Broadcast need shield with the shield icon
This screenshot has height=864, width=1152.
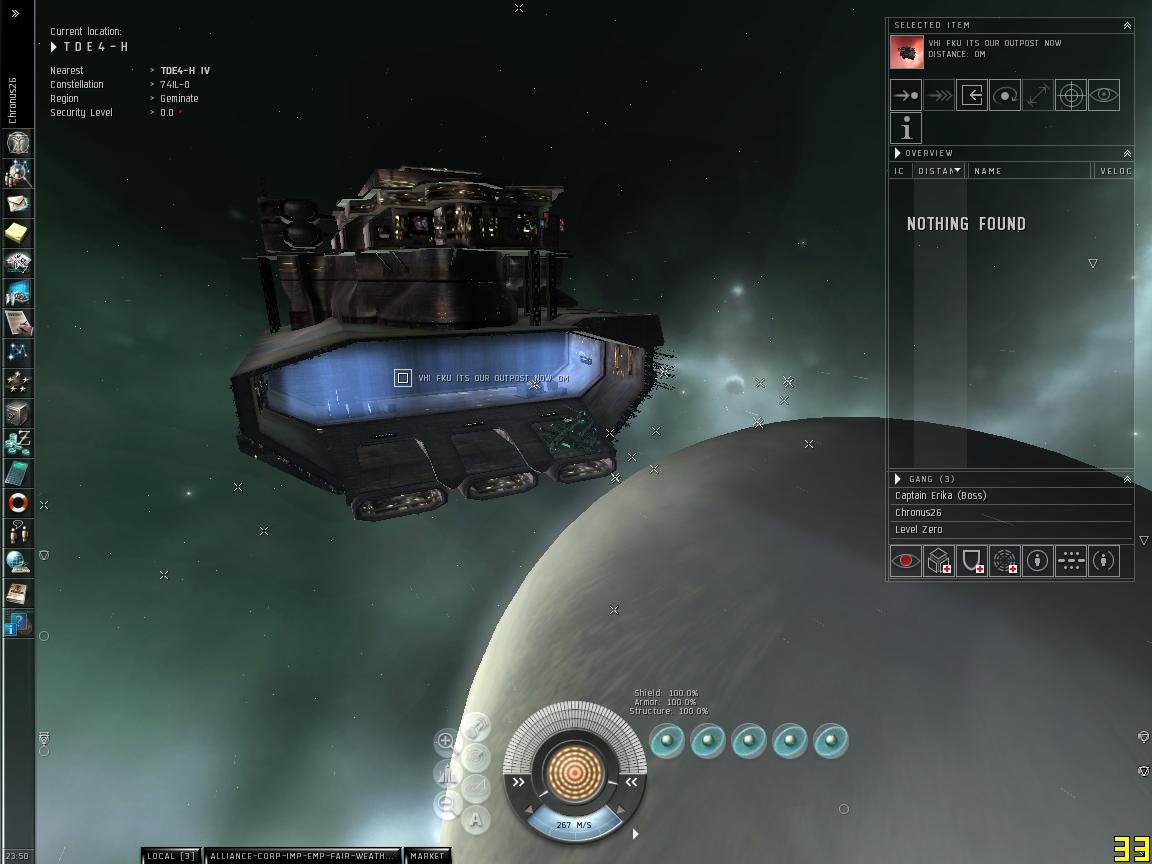click(972, 561)
